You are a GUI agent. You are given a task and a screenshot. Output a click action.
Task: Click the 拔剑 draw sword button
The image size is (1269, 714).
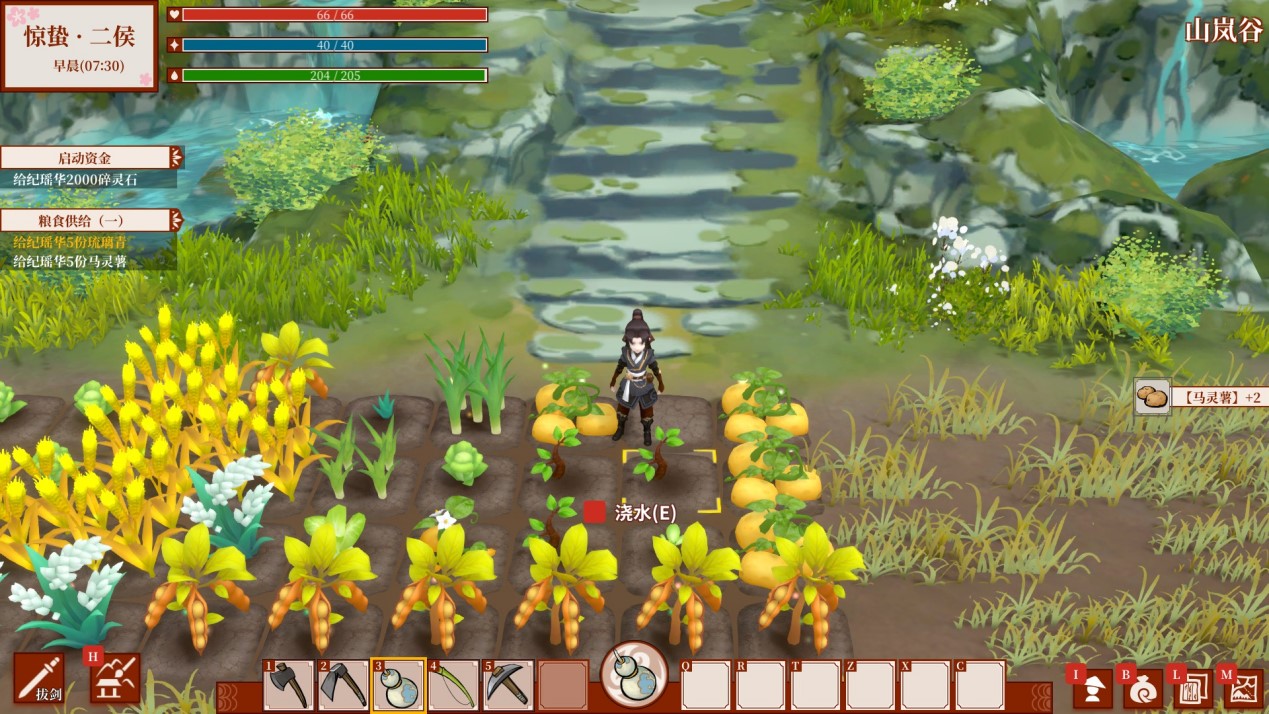(40, 678)
